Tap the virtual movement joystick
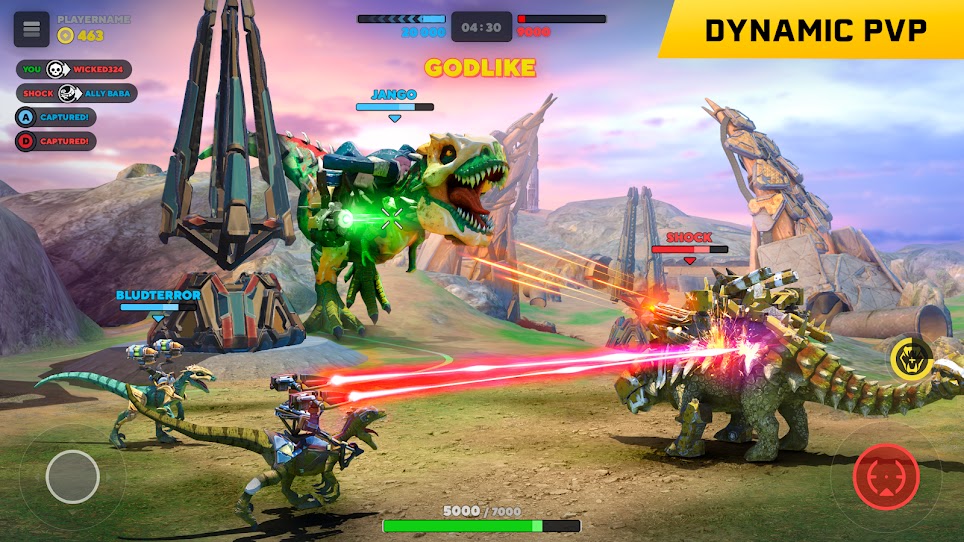The height and width of the screenshot is (542, 964). click(72, 476)
